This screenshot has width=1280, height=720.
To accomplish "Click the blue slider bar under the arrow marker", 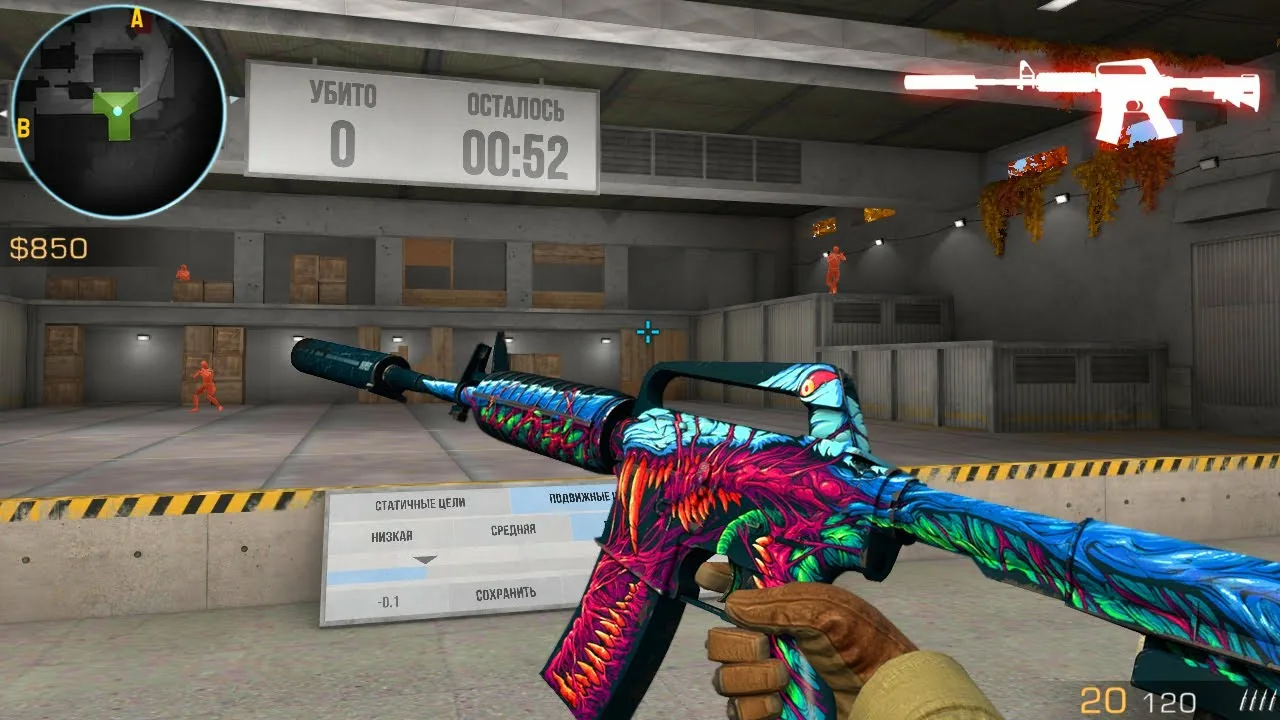I will (x=378, y=574).
